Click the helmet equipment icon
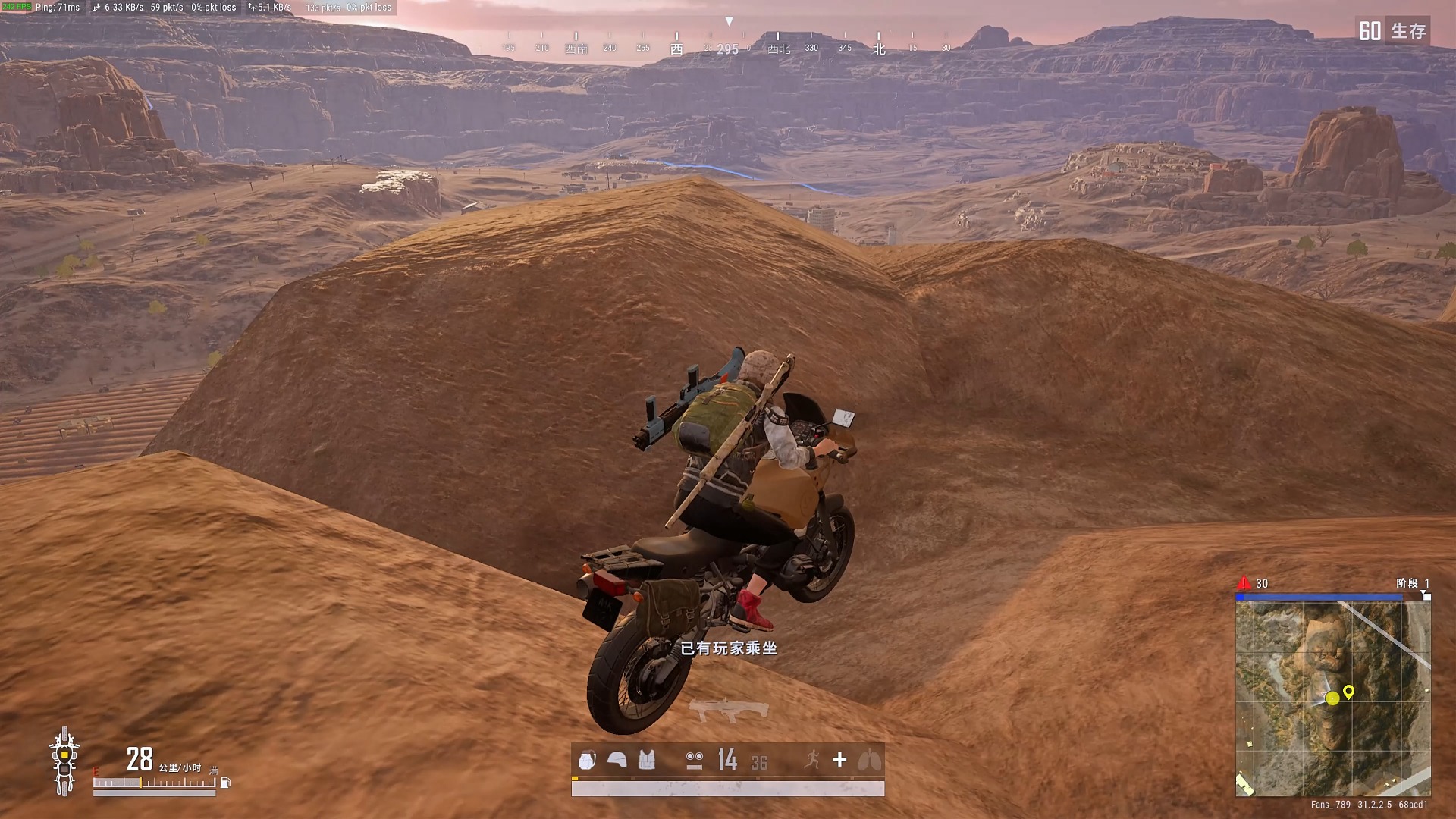This screenshot has width=1456, height=819. click(617, 760)
